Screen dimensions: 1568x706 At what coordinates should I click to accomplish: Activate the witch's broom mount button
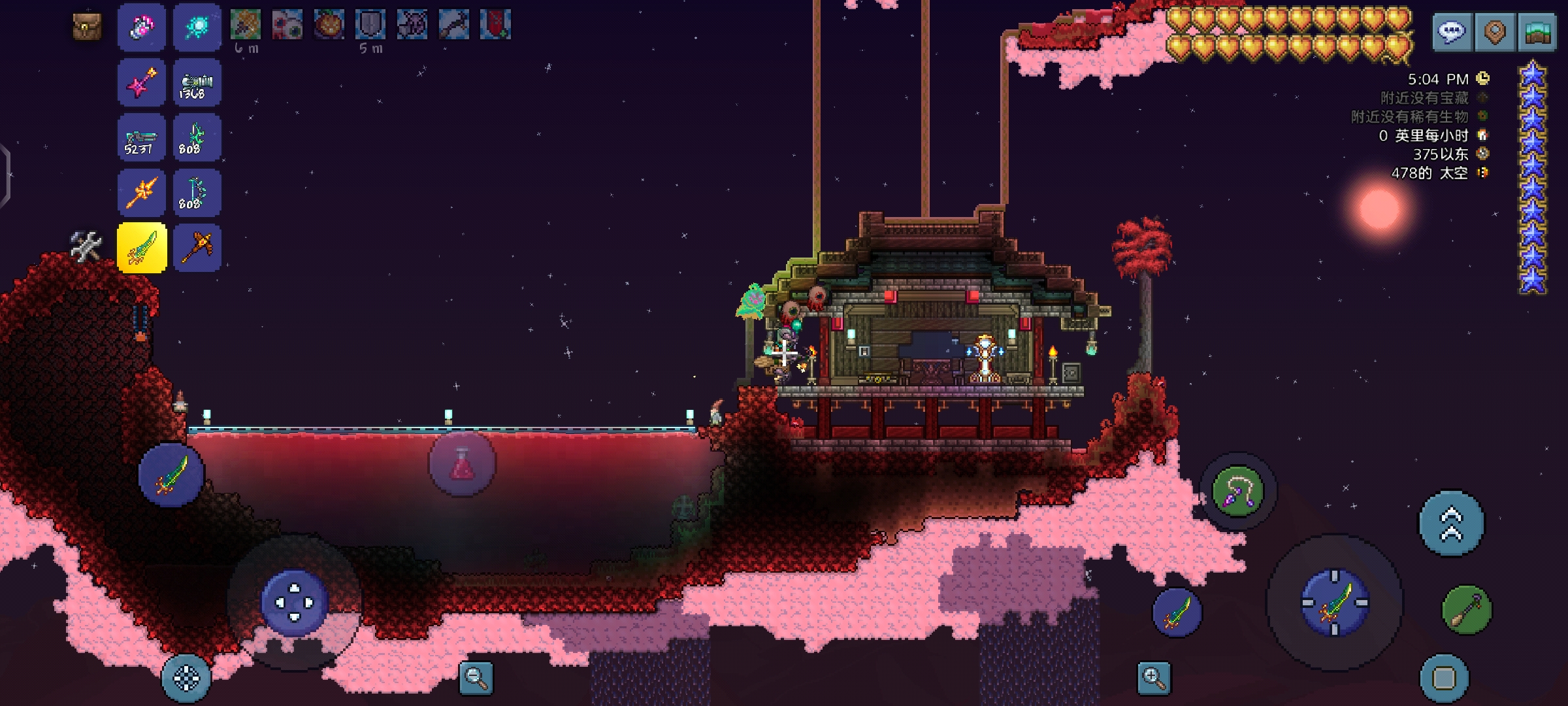[x=1467, y=610]
